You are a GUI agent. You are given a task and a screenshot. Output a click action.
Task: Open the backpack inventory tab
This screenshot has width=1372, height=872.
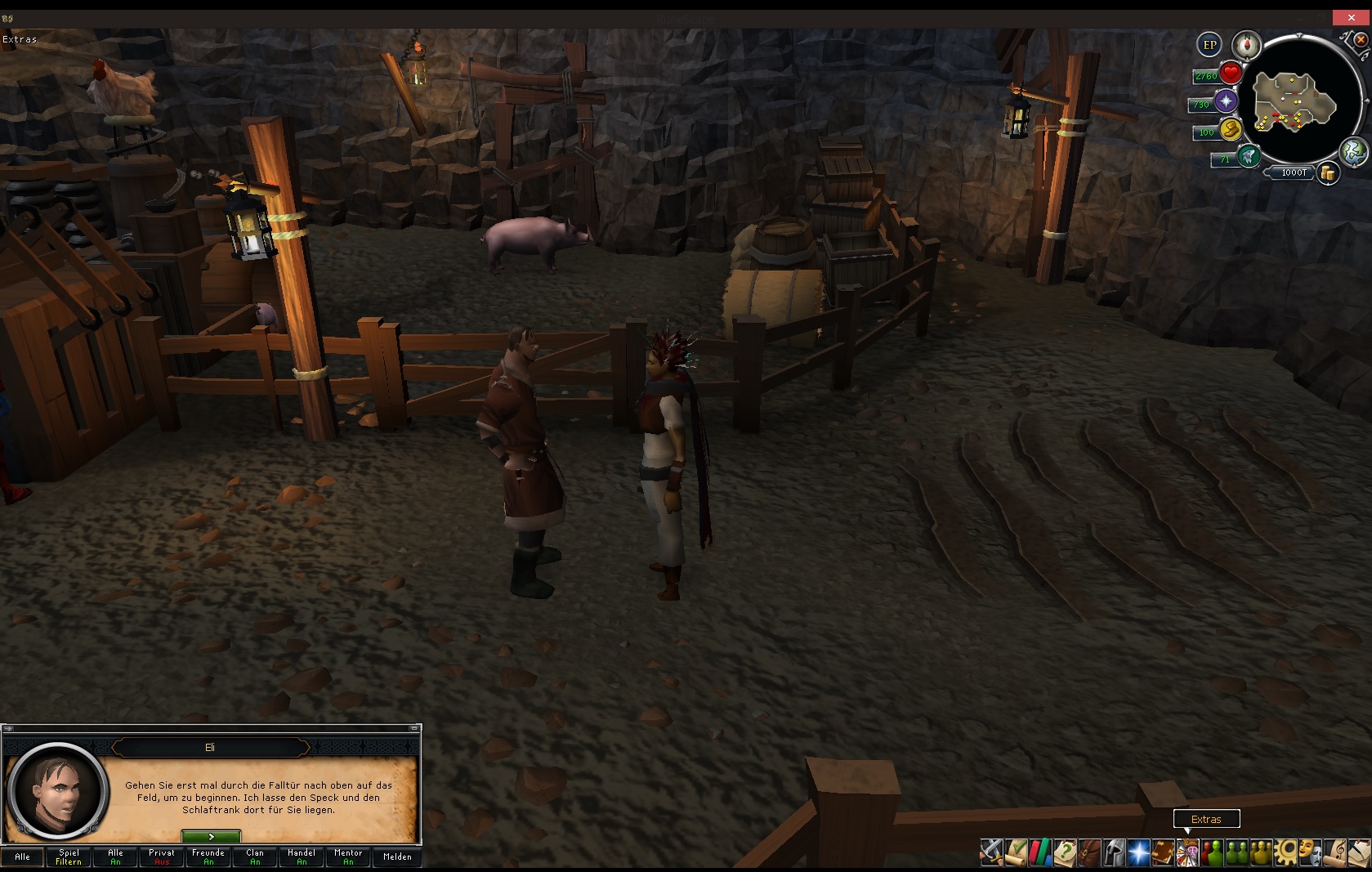point(1089,852)
